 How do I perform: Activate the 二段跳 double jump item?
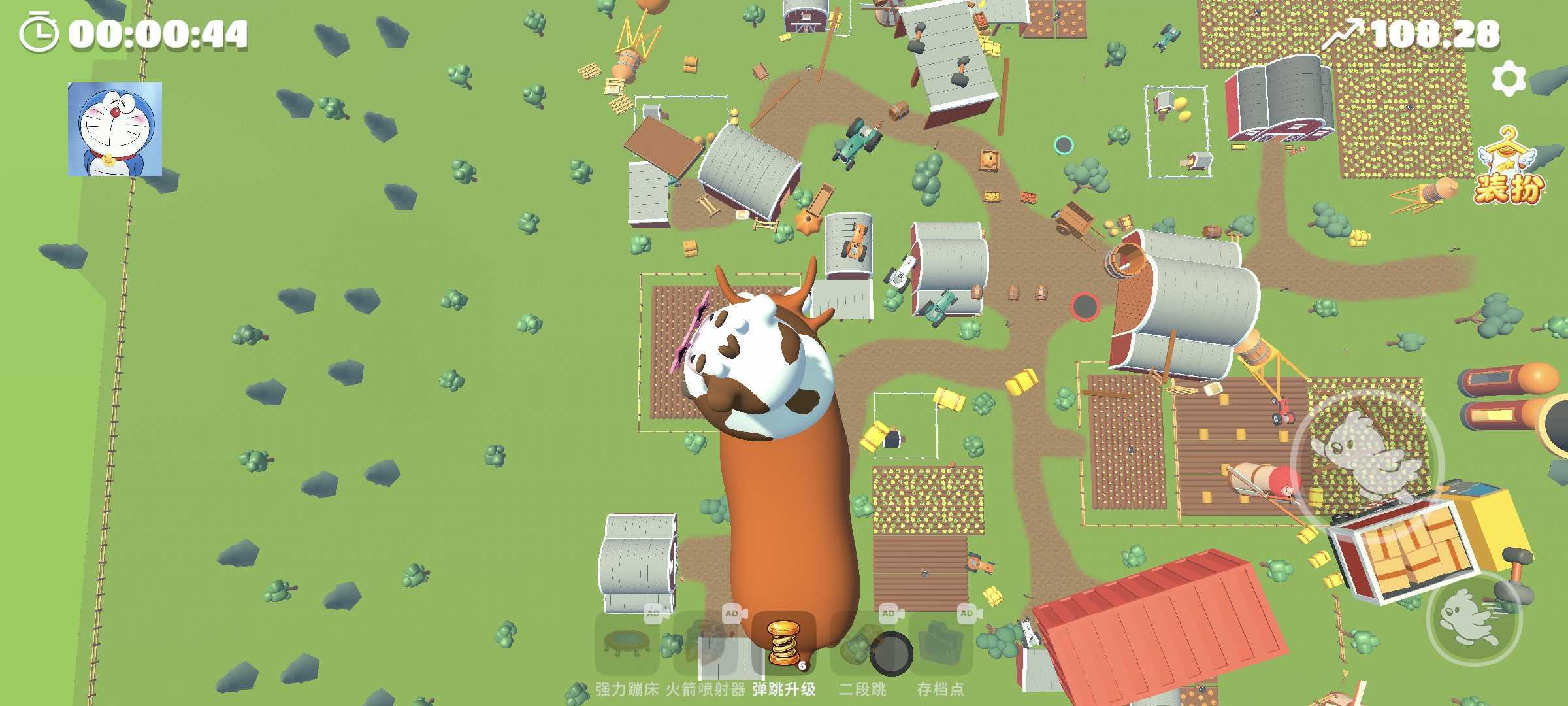tap(862, 644)
